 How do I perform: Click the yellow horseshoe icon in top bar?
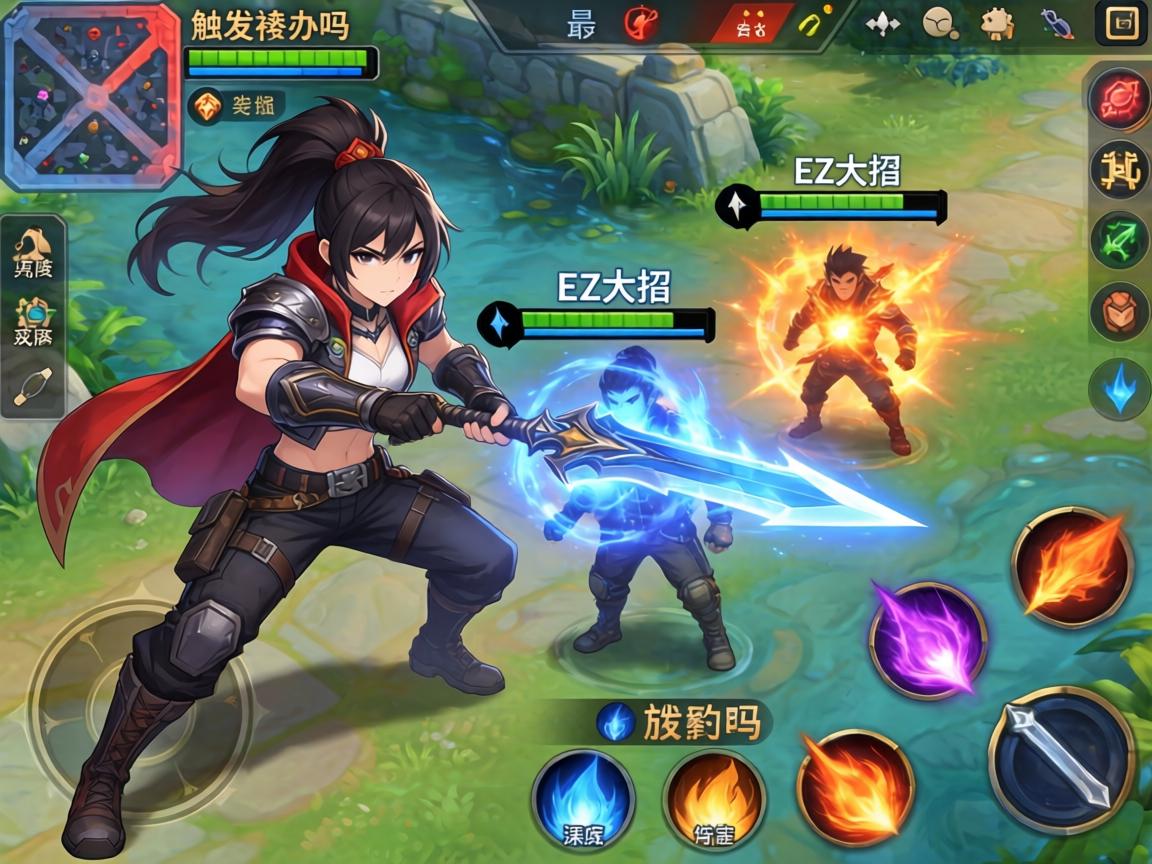tap(812, 23)
